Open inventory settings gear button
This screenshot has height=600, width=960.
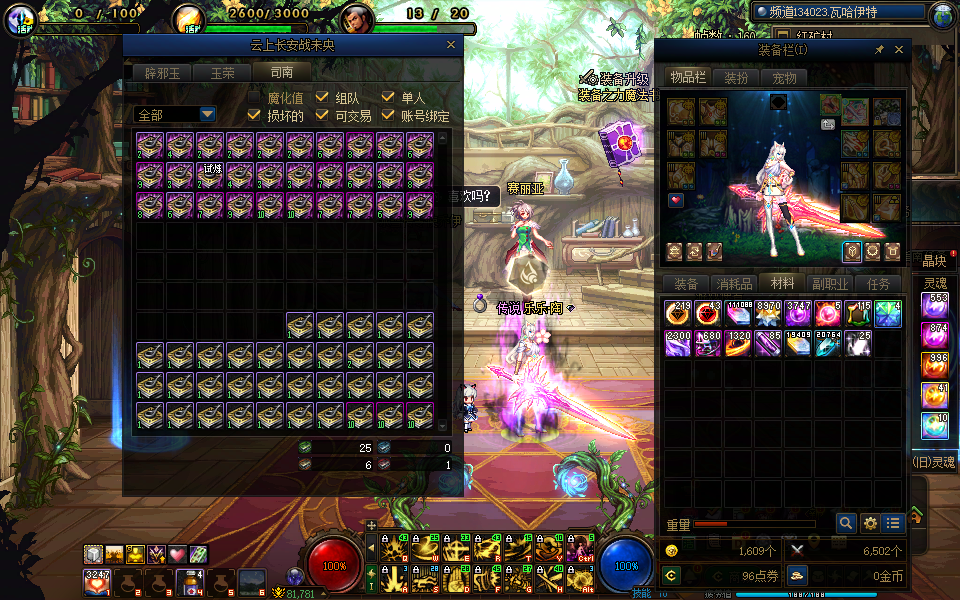[870, 522]
